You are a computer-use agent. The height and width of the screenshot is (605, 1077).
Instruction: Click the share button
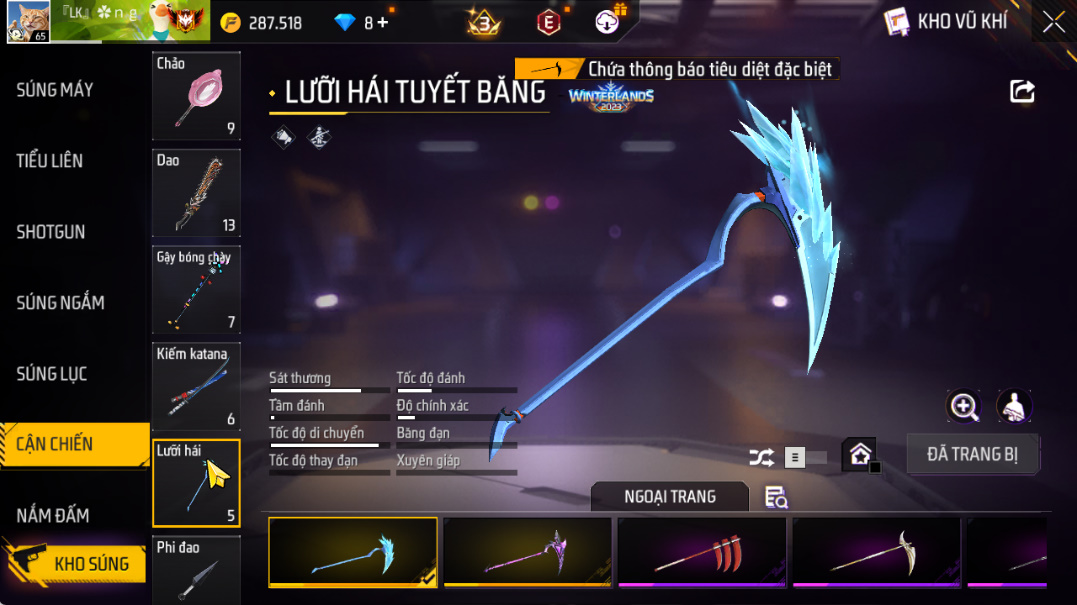[x=1022, y=92]
